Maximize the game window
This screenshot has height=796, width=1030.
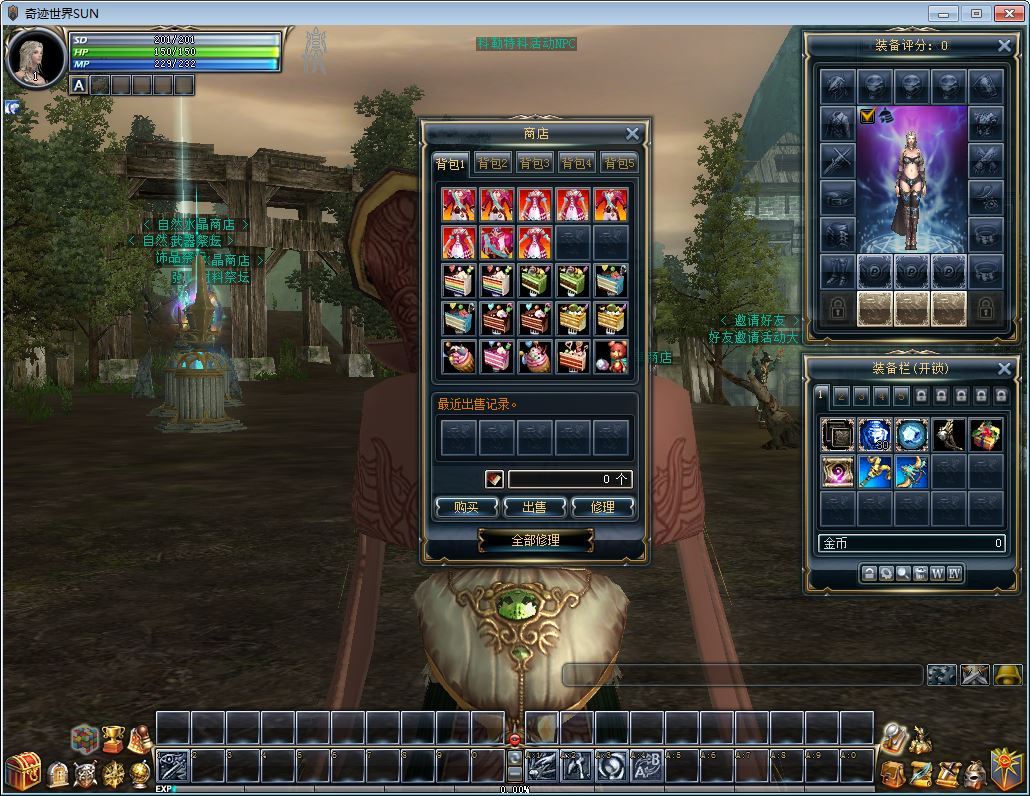(x=976, y=13)
